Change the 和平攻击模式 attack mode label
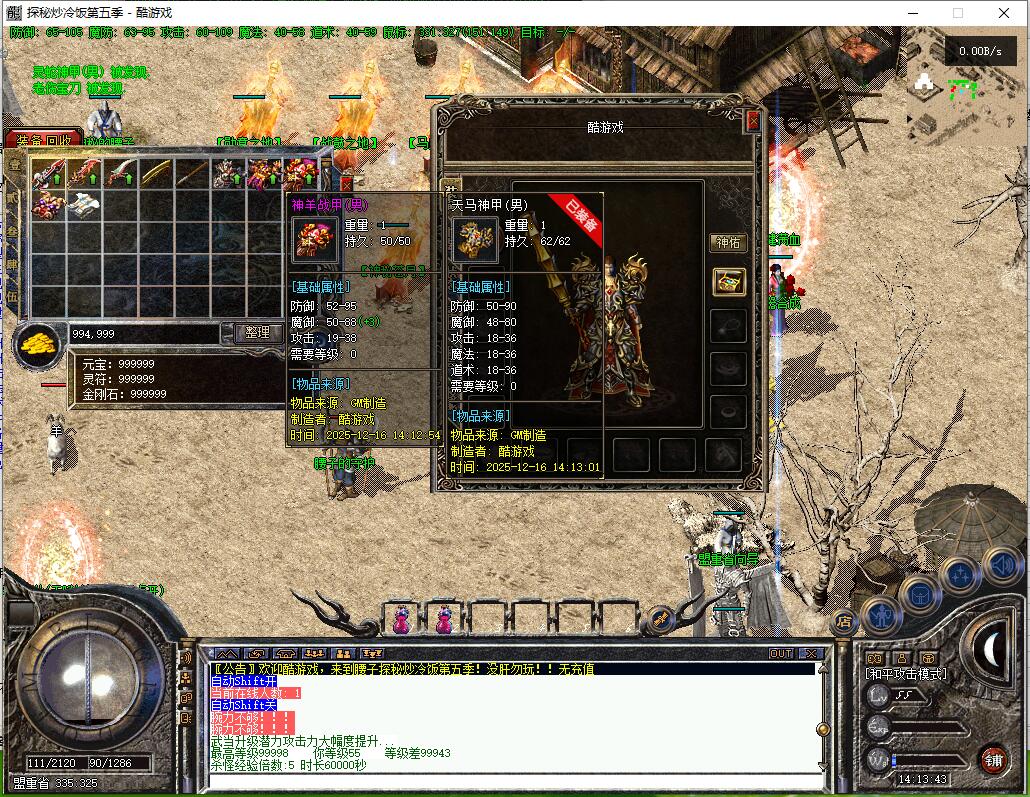Viewport: 1030px width, 797px height. click(x=906, y=674)
